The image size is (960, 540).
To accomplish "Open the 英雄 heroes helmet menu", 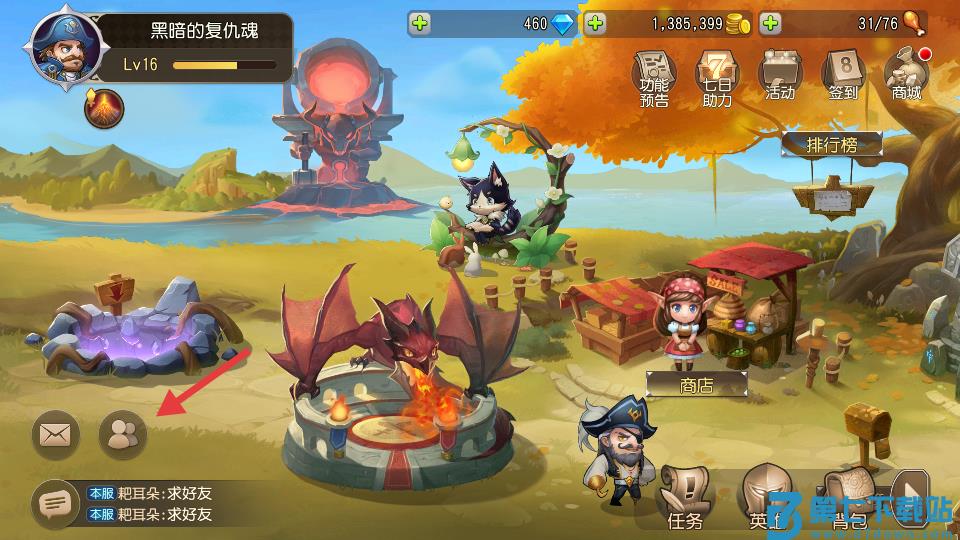I will pyautogui.click(x=765, y=498).
